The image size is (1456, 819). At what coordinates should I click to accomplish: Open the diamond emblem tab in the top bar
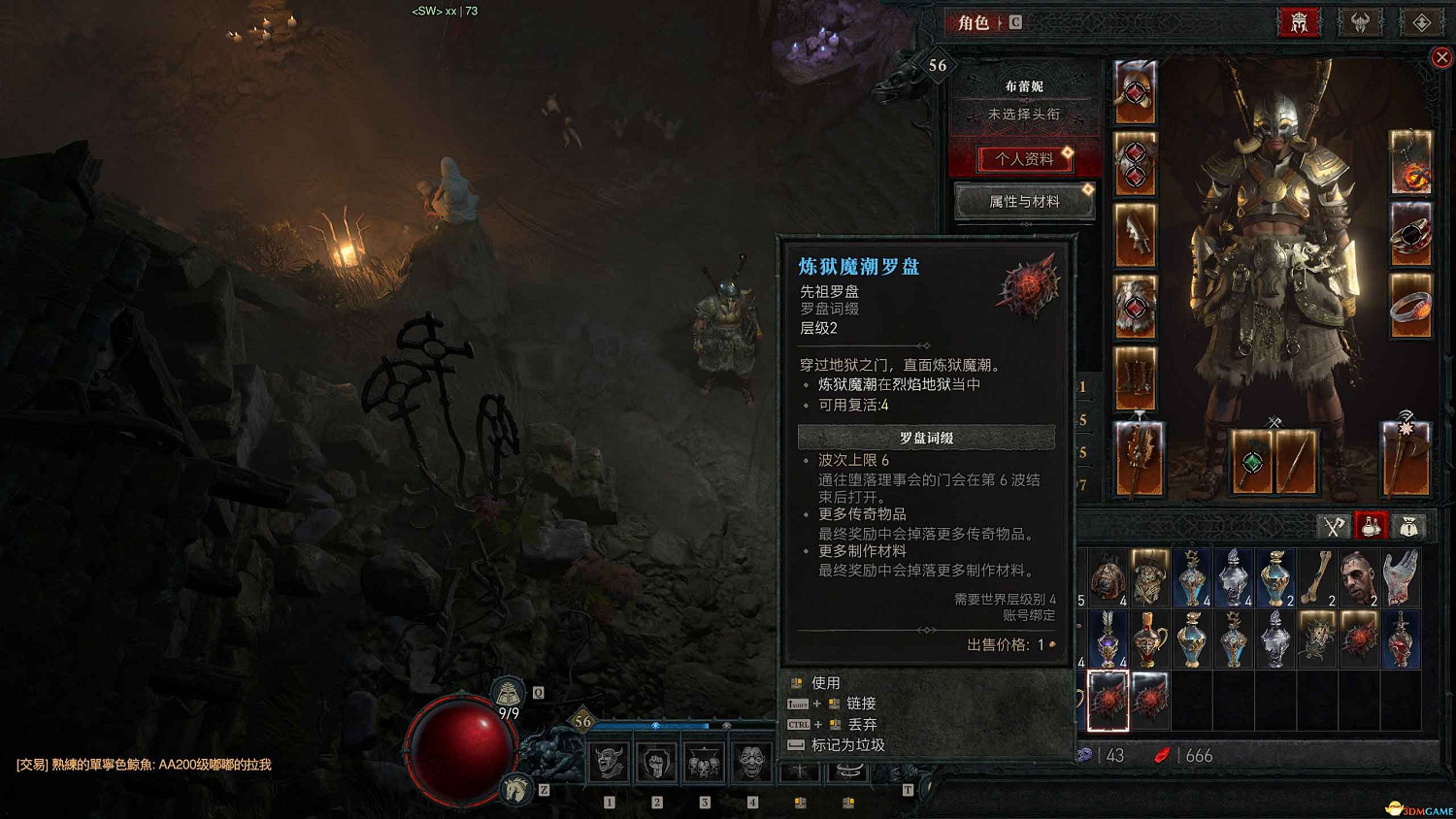1420,22
